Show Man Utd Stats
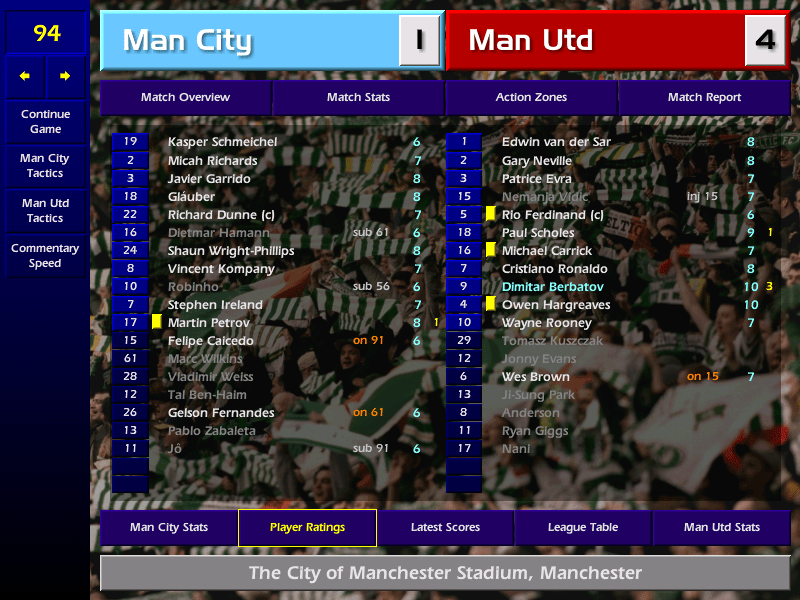 [721, 527]
